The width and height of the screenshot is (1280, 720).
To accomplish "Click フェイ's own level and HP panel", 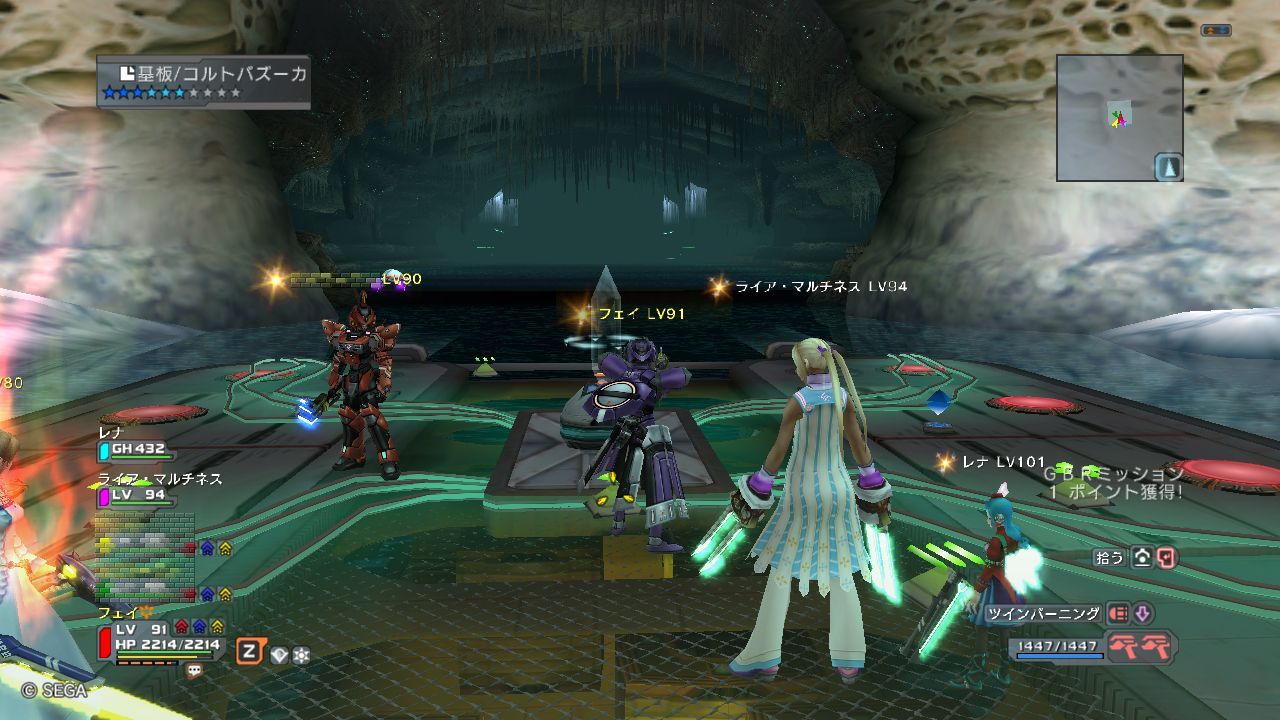I will [x=160, y=638].
